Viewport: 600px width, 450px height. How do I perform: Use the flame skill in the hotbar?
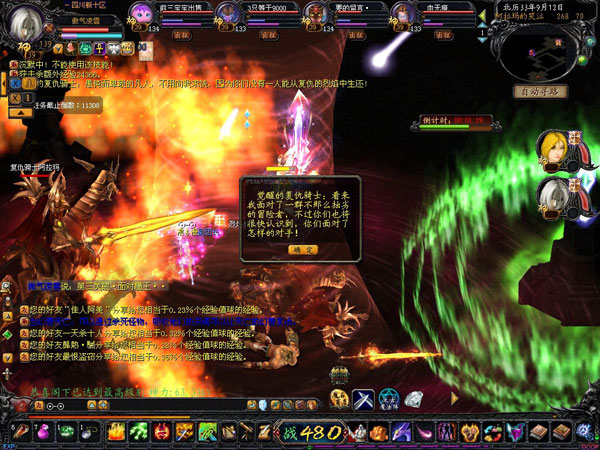click(x=116, y=433)
